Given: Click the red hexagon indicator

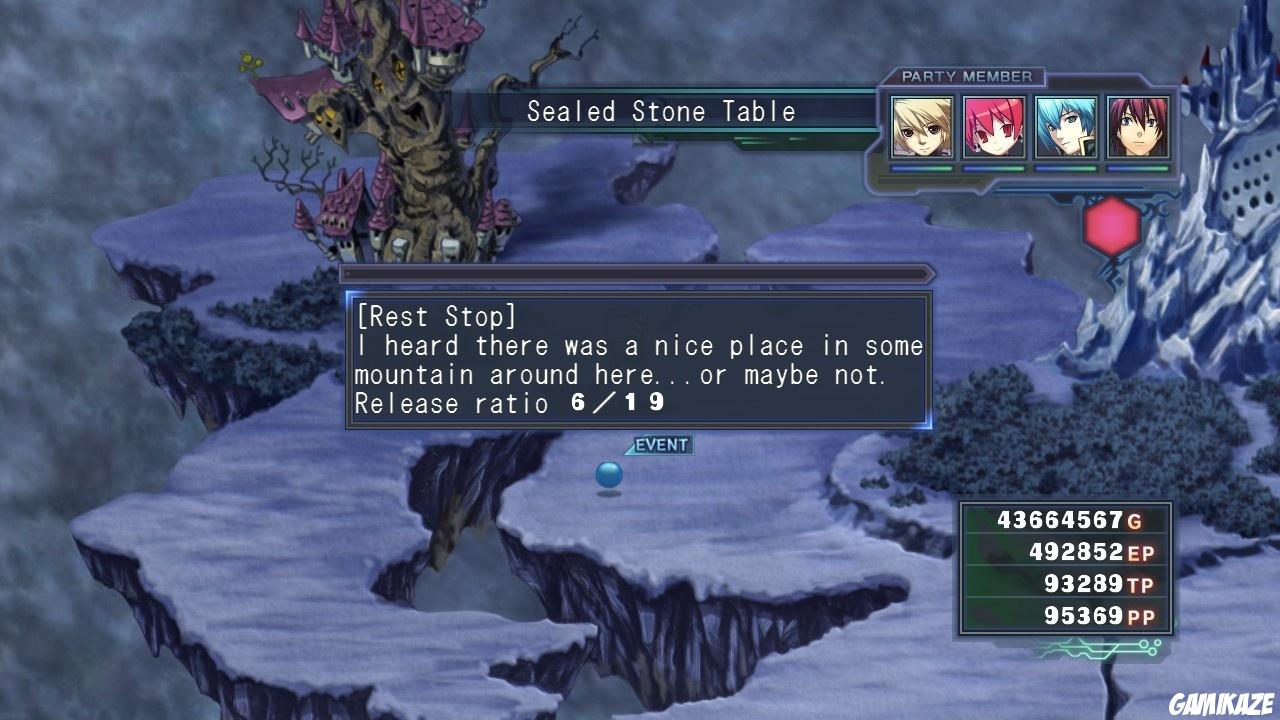Looking at the screenshot, I should point(1112,227).
